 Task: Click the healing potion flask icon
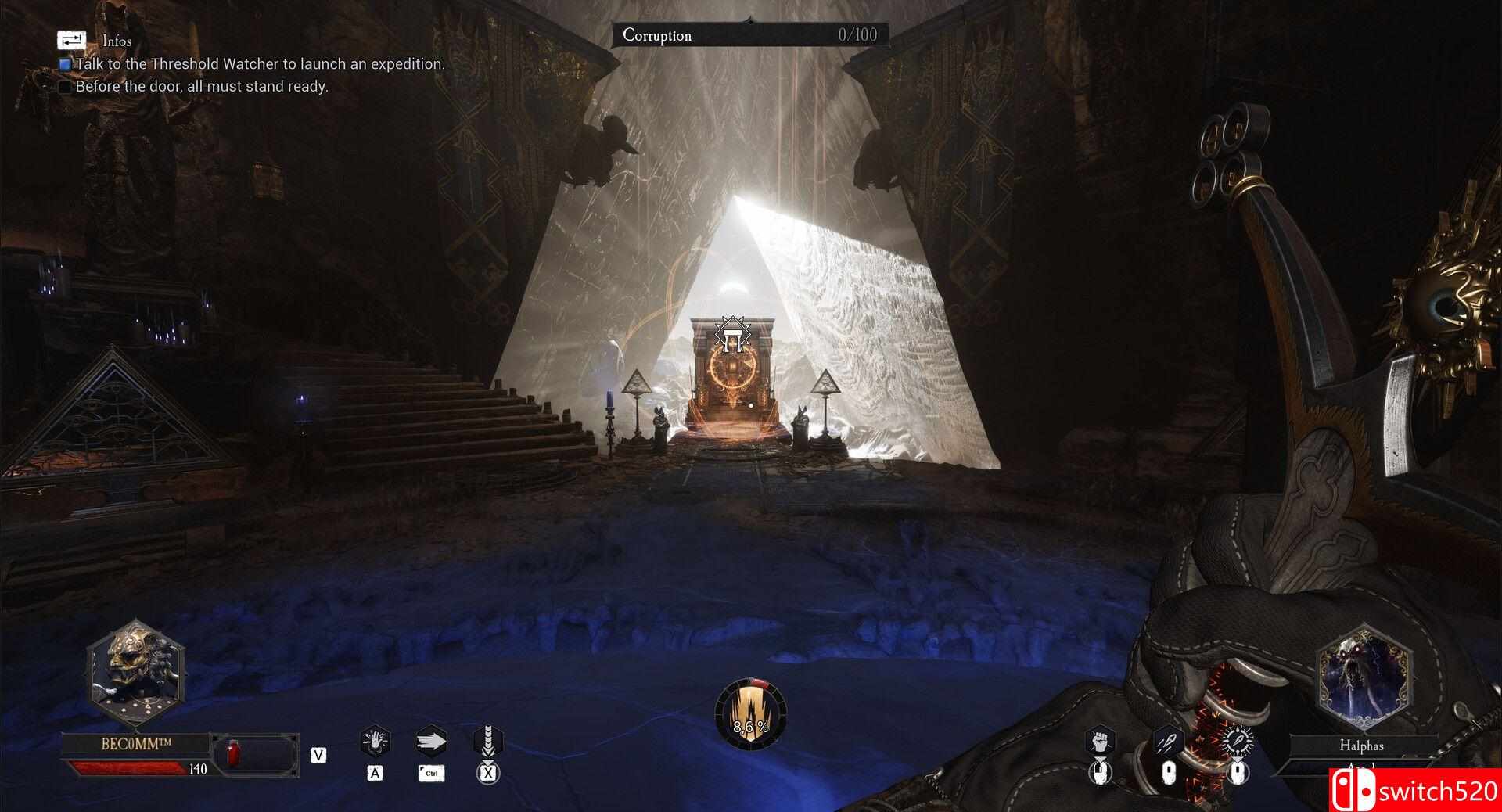234,754
